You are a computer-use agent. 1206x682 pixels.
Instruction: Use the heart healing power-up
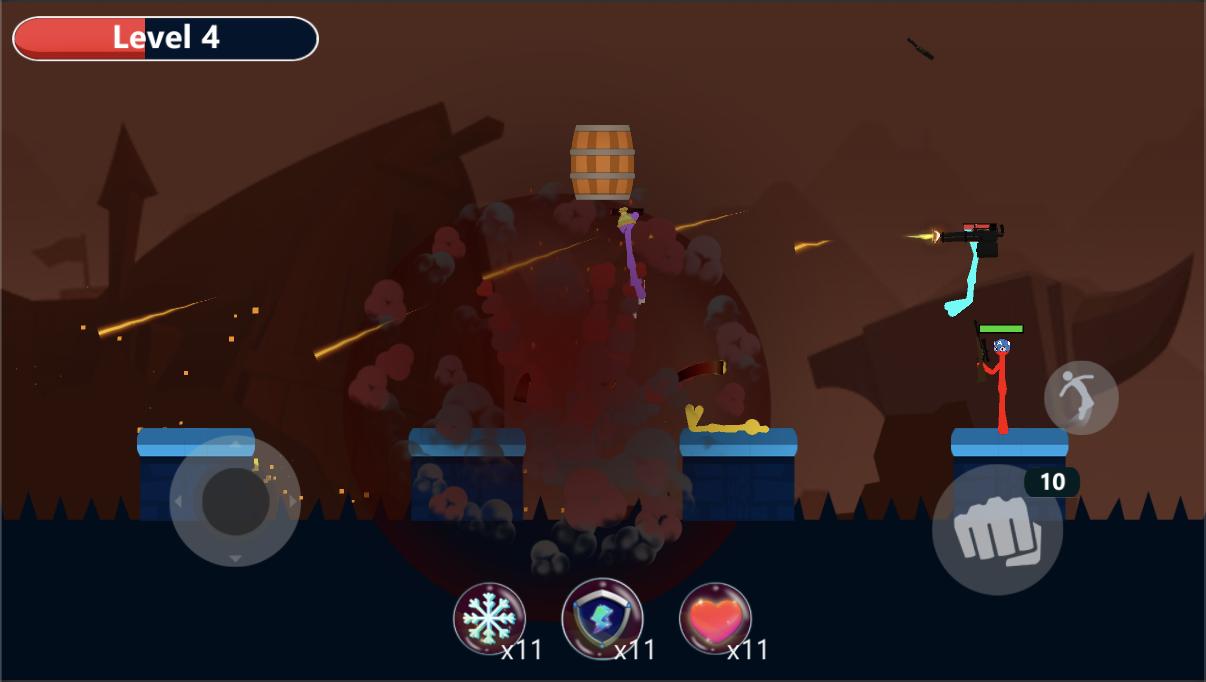tap(715, 619)
